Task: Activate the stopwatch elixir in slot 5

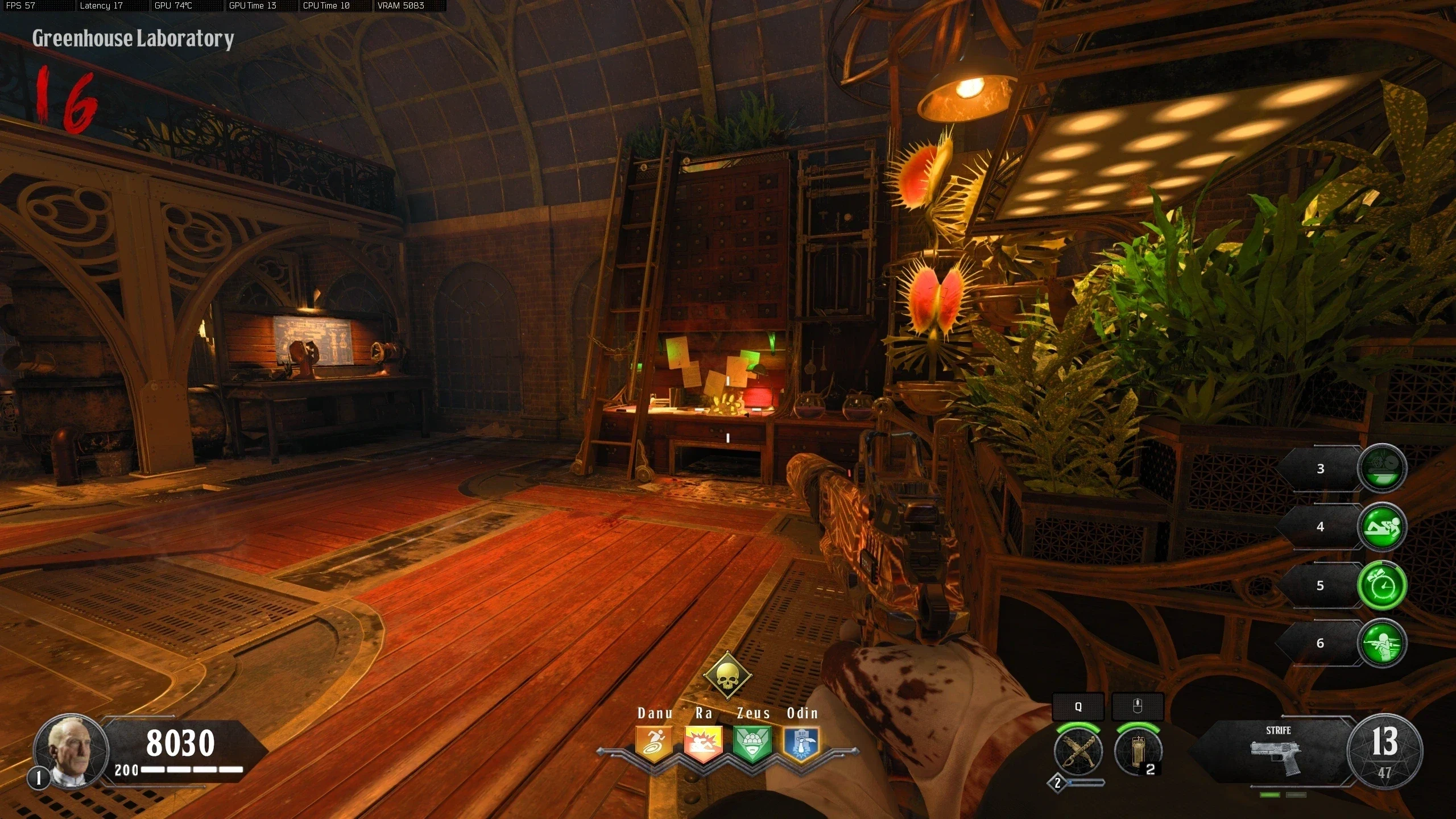Action: click(1382, 585)
